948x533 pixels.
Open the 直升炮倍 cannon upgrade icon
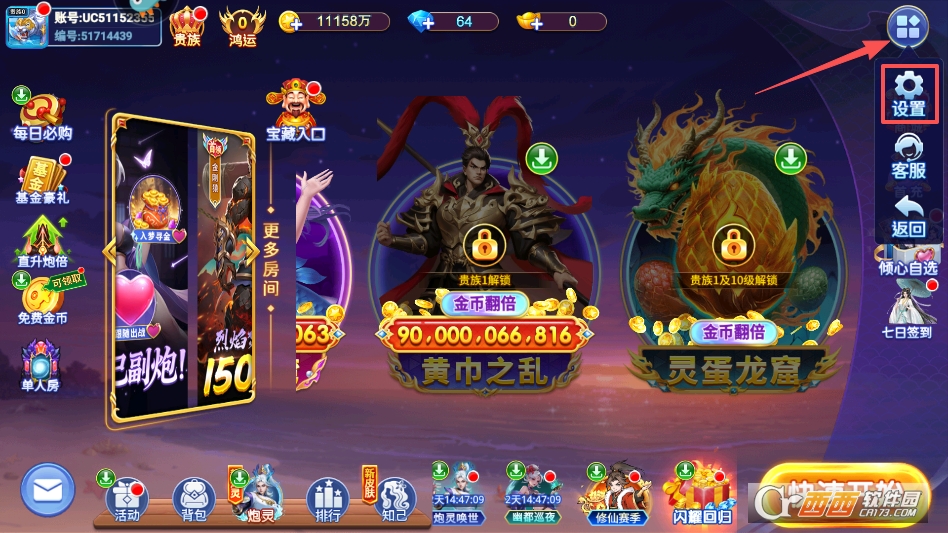42,242
